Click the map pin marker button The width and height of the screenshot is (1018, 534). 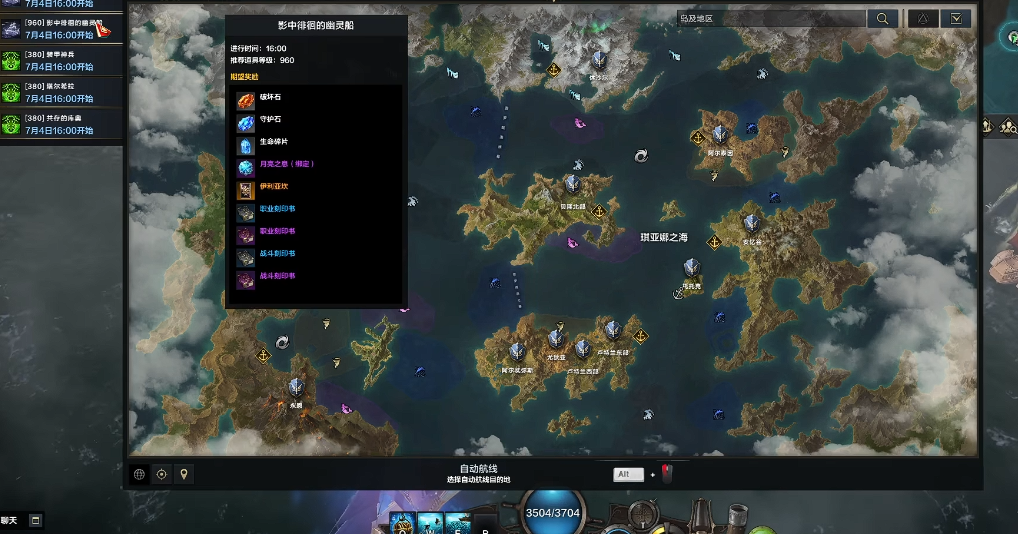[184, 474]
